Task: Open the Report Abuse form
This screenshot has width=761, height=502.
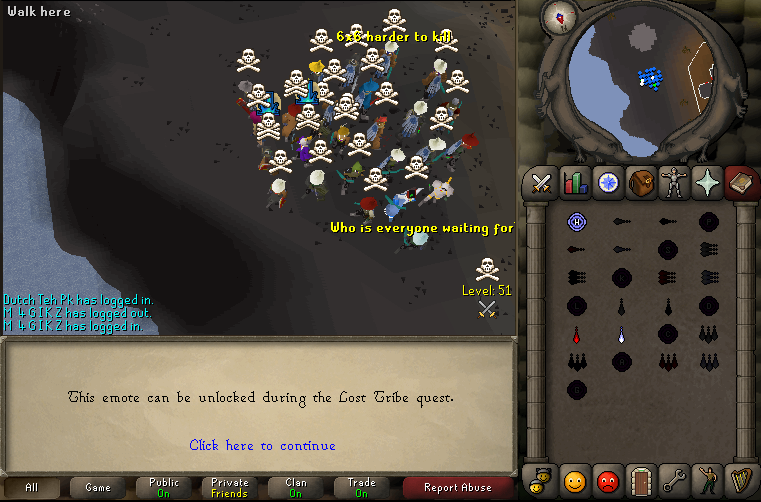Action: click(458, 488)
